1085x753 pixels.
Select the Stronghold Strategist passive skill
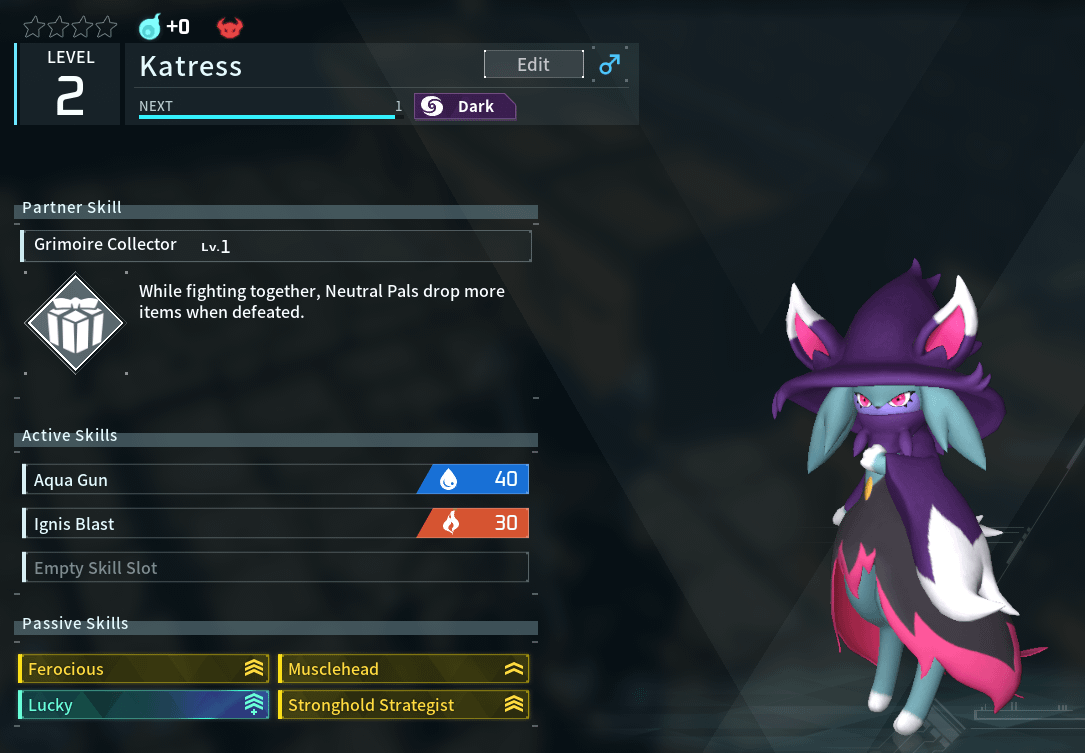[403, 705]
